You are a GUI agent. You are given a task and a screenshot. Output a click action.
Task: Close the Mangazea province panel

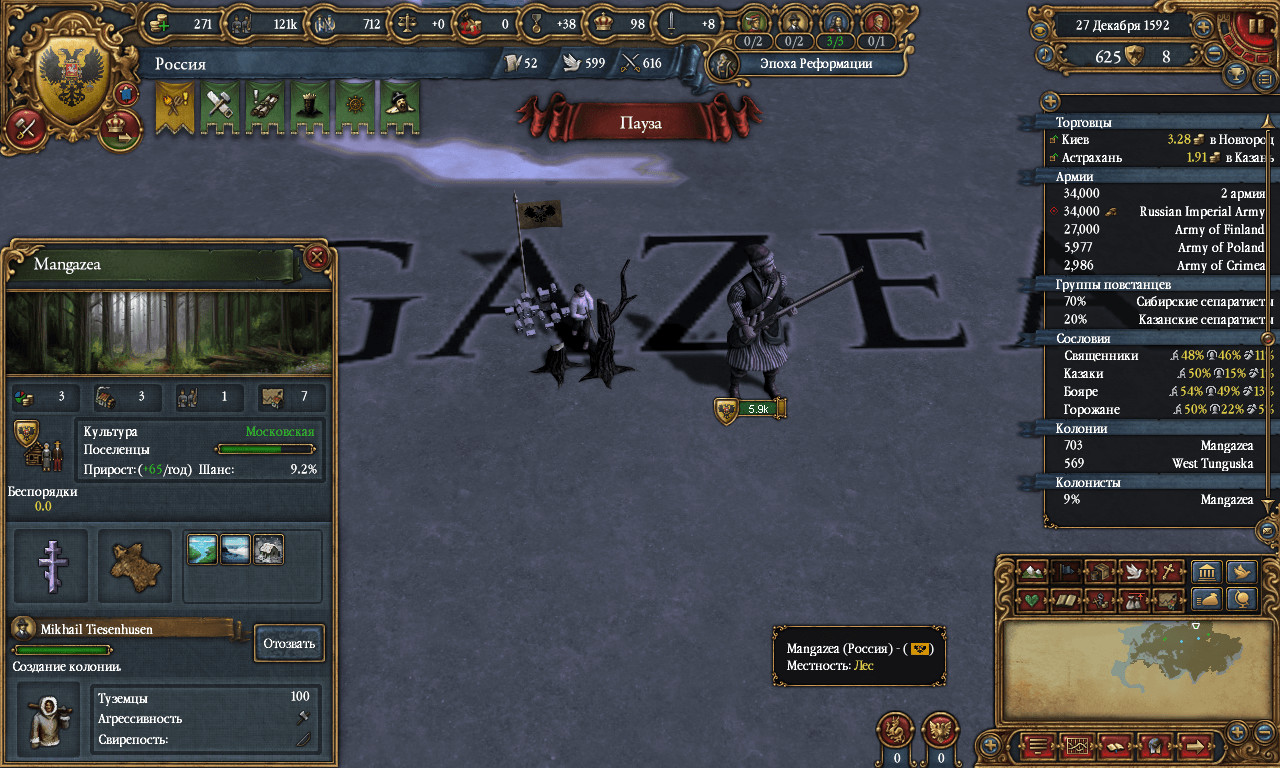317,258
